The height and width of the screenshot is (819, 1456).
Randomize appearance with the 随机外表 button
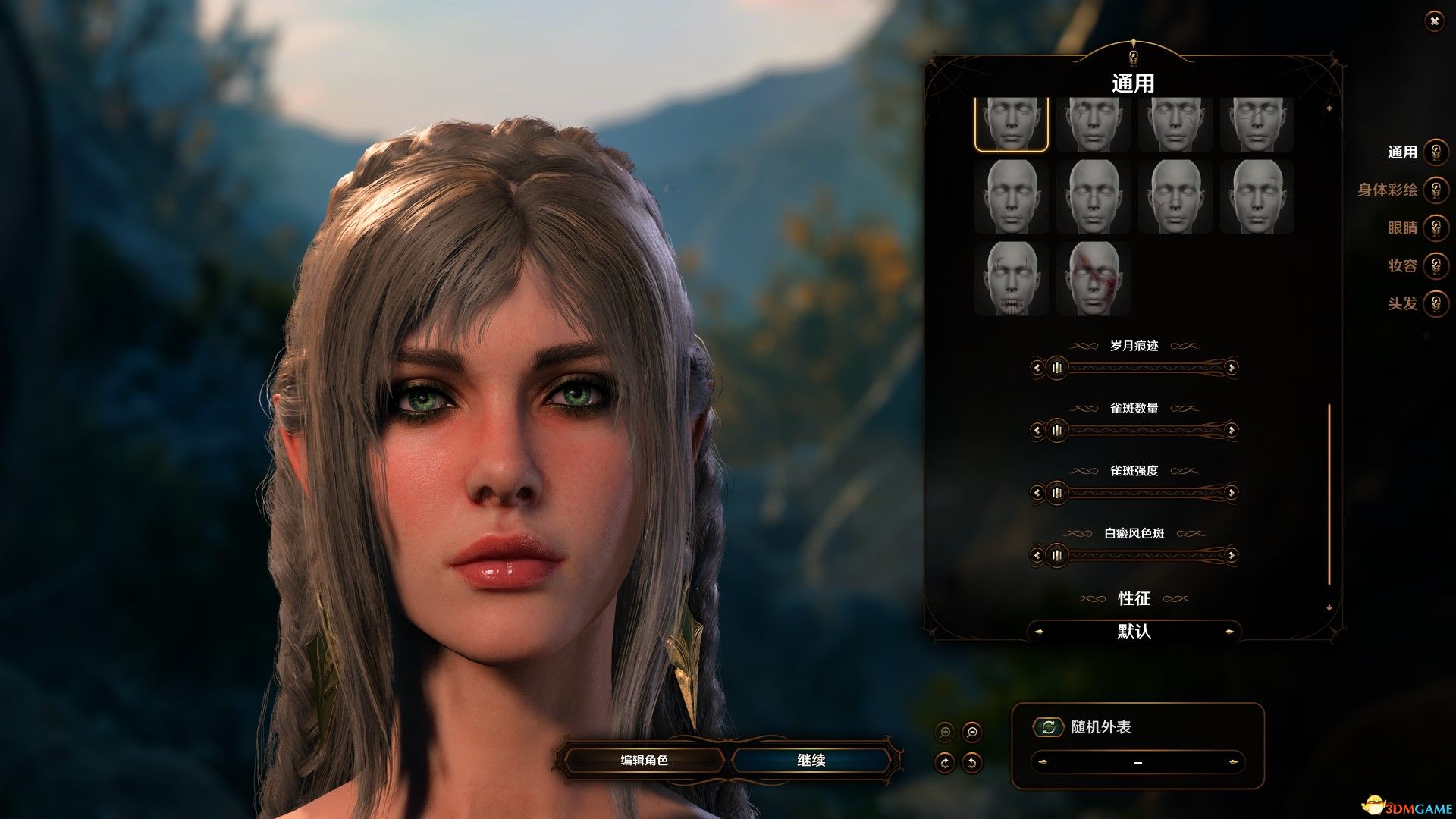[x=1049, y=727]
